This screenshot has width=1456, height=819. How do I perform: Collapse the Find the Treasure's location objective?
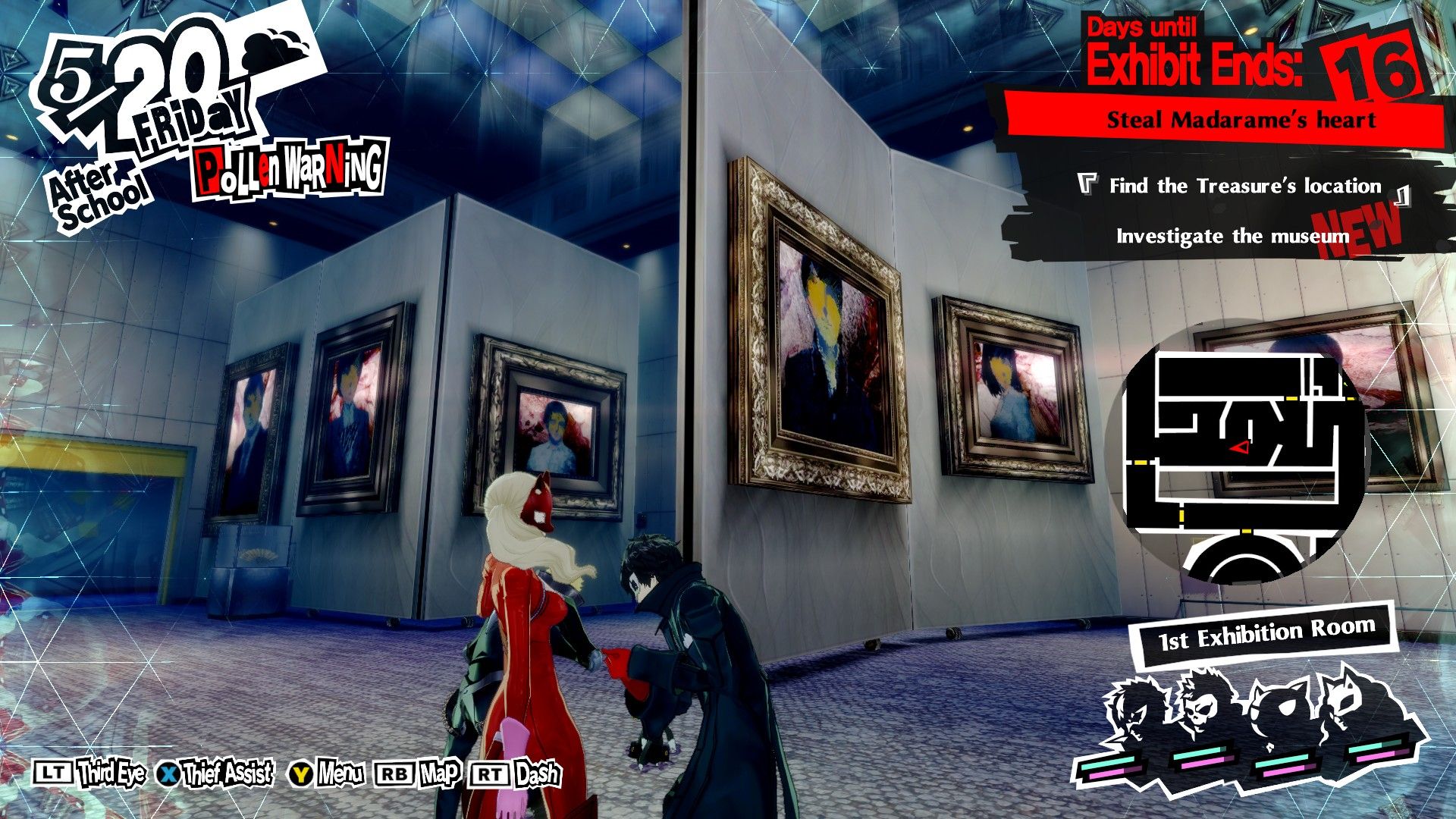tap(1246, 184)
